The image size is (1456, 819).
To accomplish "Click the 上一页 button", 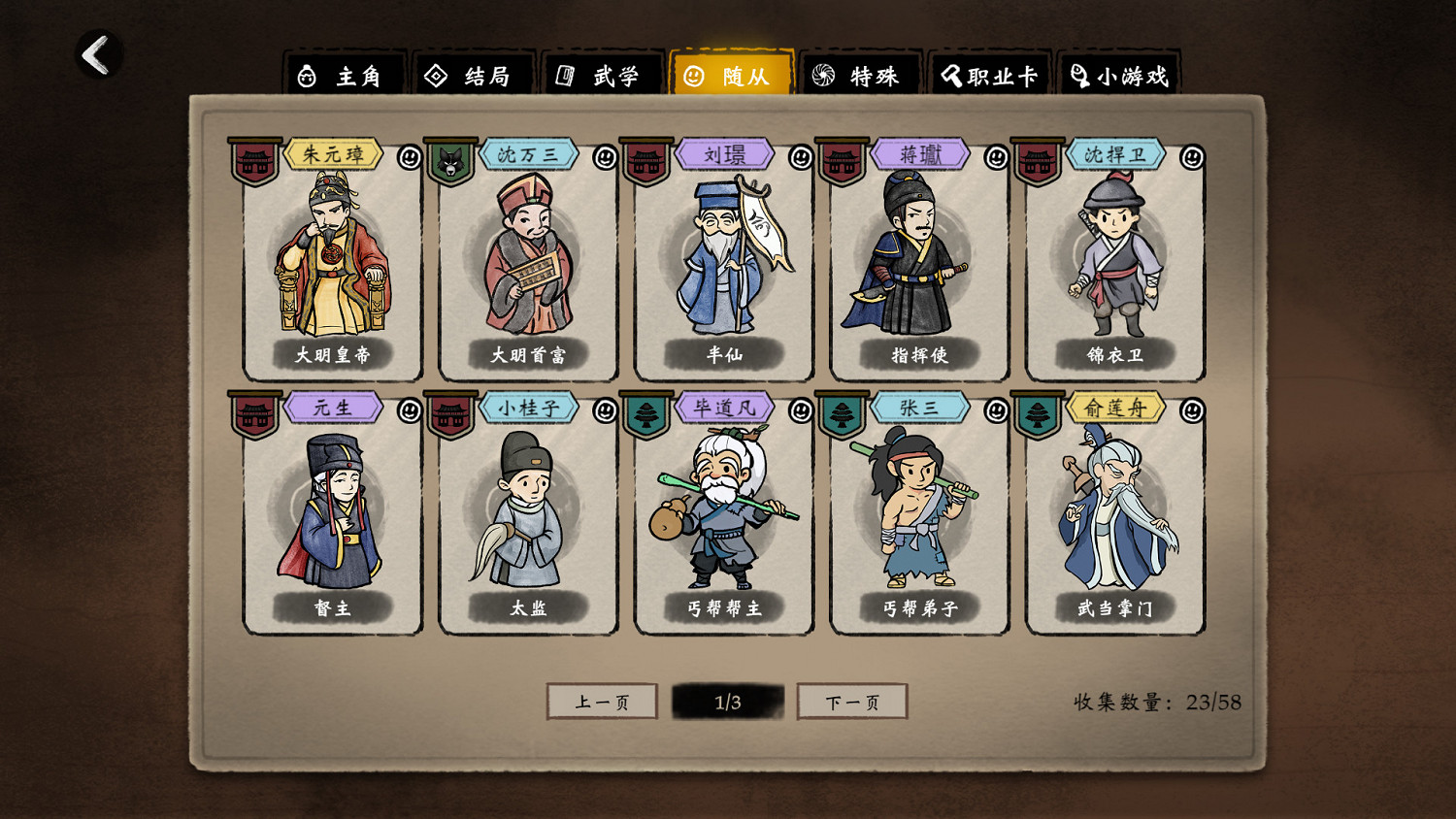I will pyautogui.click(x=604, y=701).
